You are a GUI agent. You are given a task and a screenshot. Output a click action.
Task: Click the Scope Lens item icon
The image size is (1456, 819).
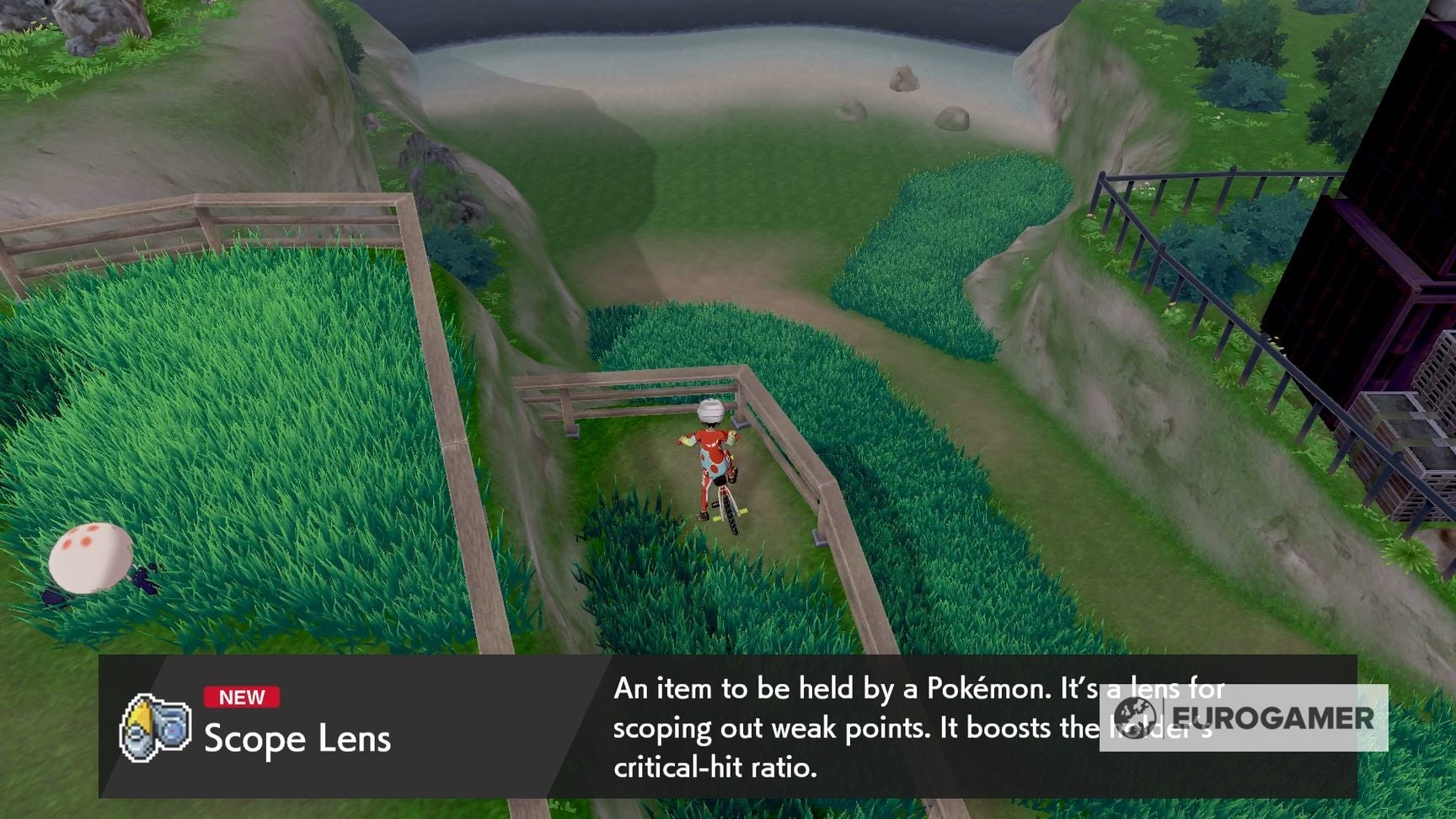point(154,725)
